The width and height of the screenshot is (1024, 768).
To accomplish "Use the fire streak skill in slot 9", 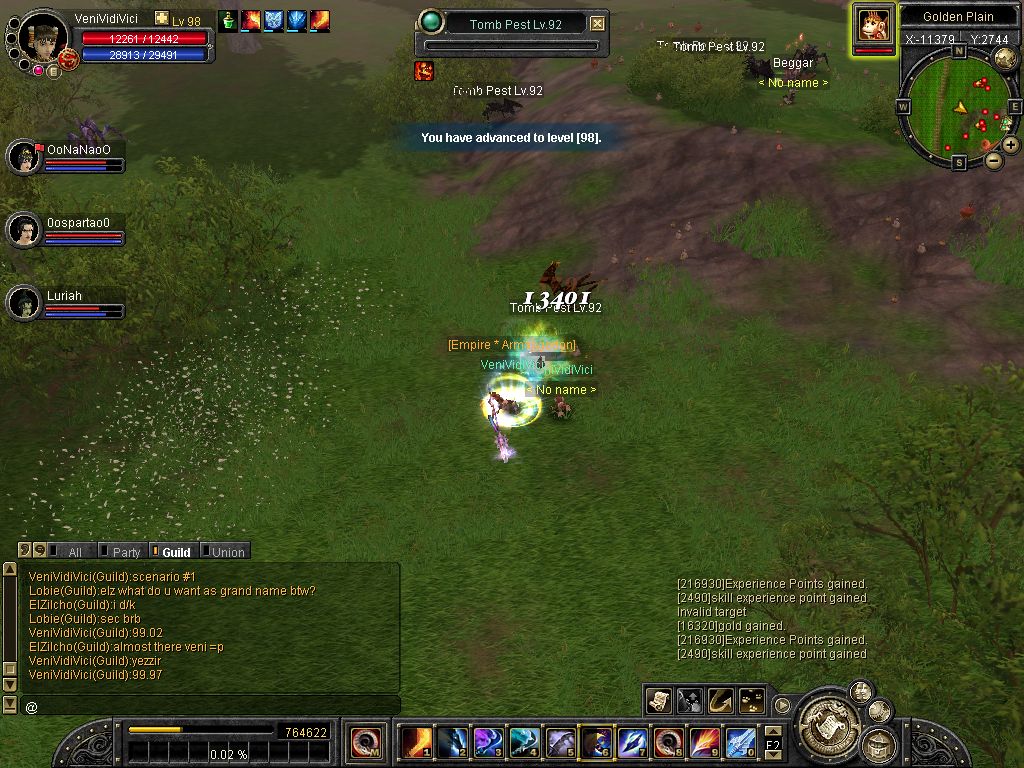I will [703, 742].
